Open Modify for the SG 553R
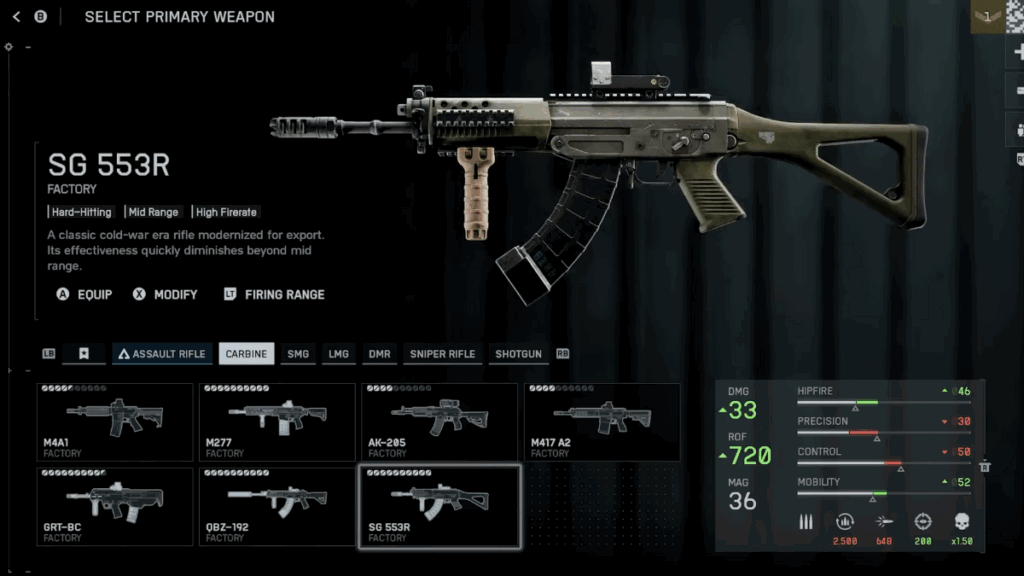The height and width of the screenshot is (576, 1024). [x=165, y=295]
